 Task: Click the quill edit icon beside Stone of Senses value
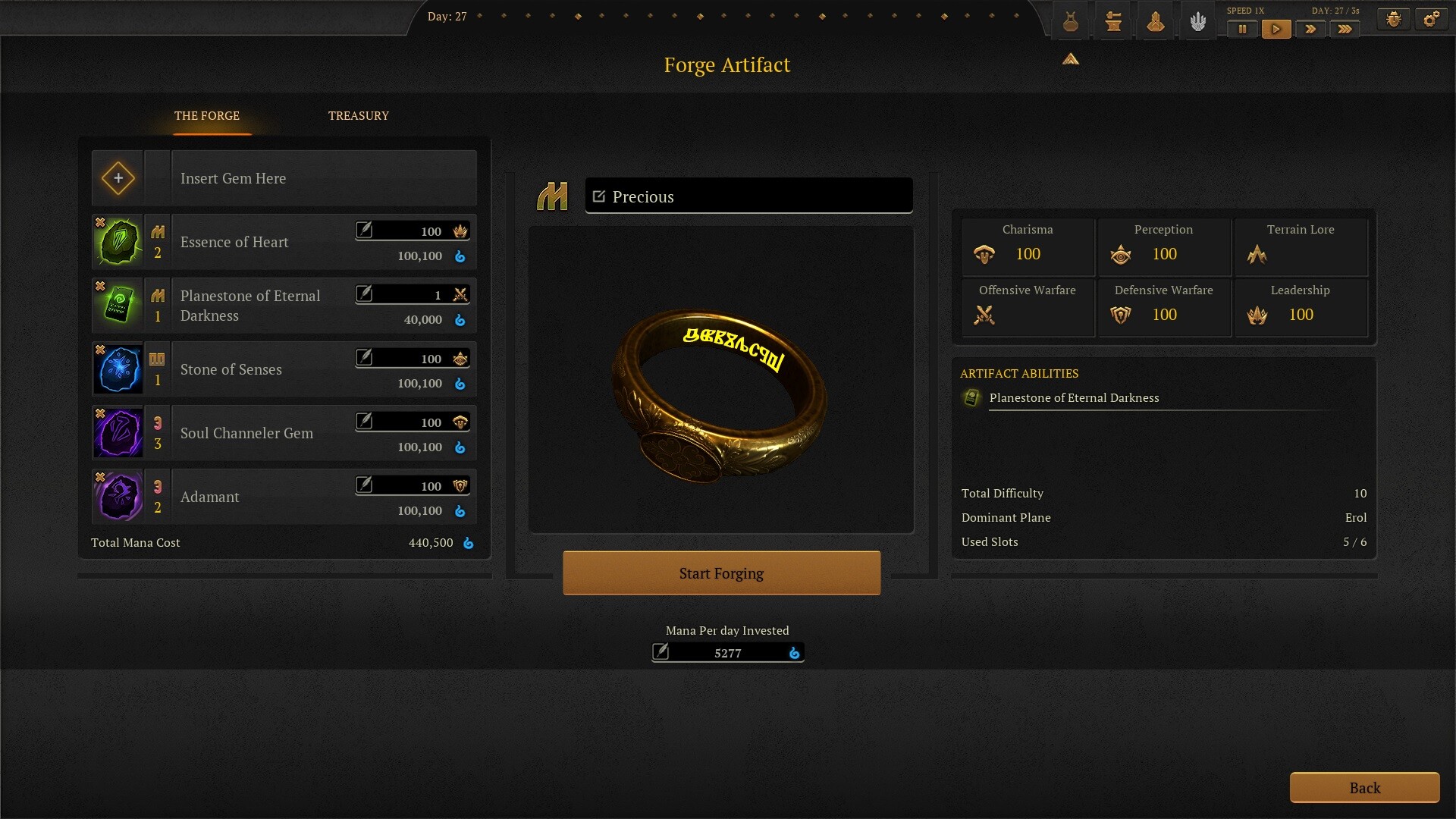[366, 358]
